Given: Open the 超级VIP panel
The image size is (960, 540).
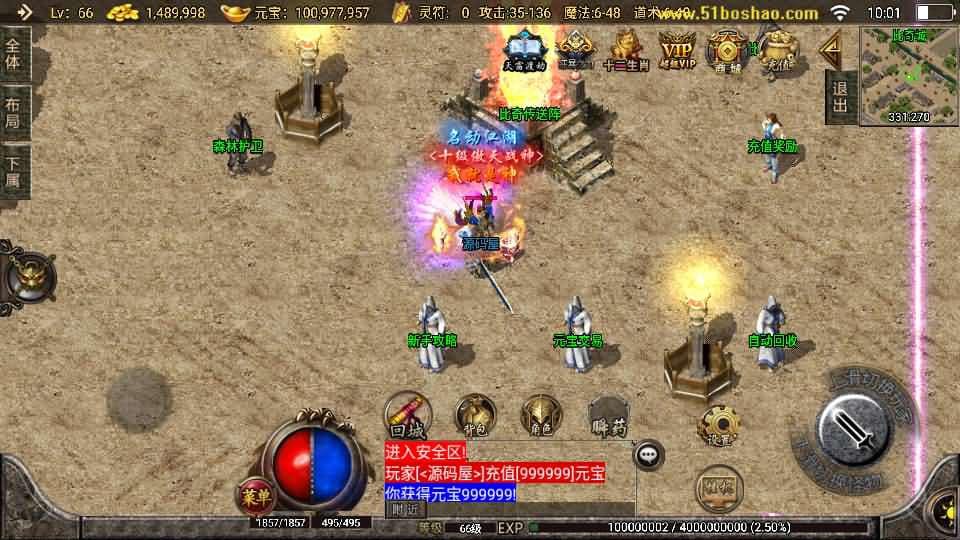Looking at the screenshot, I should coord(677,47).
